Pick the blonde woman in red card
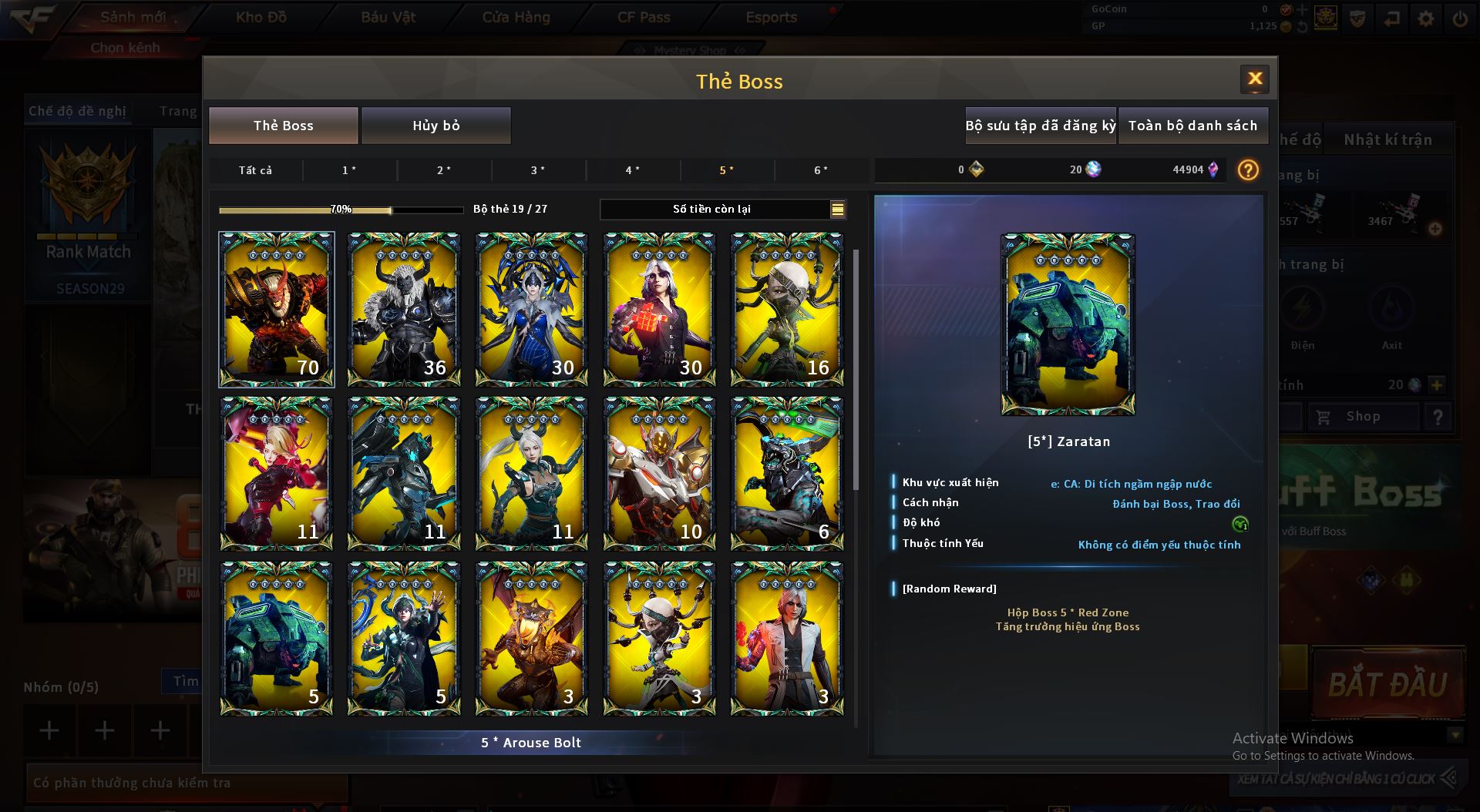This screenshot has height=812, width=1480. point(276,473)
